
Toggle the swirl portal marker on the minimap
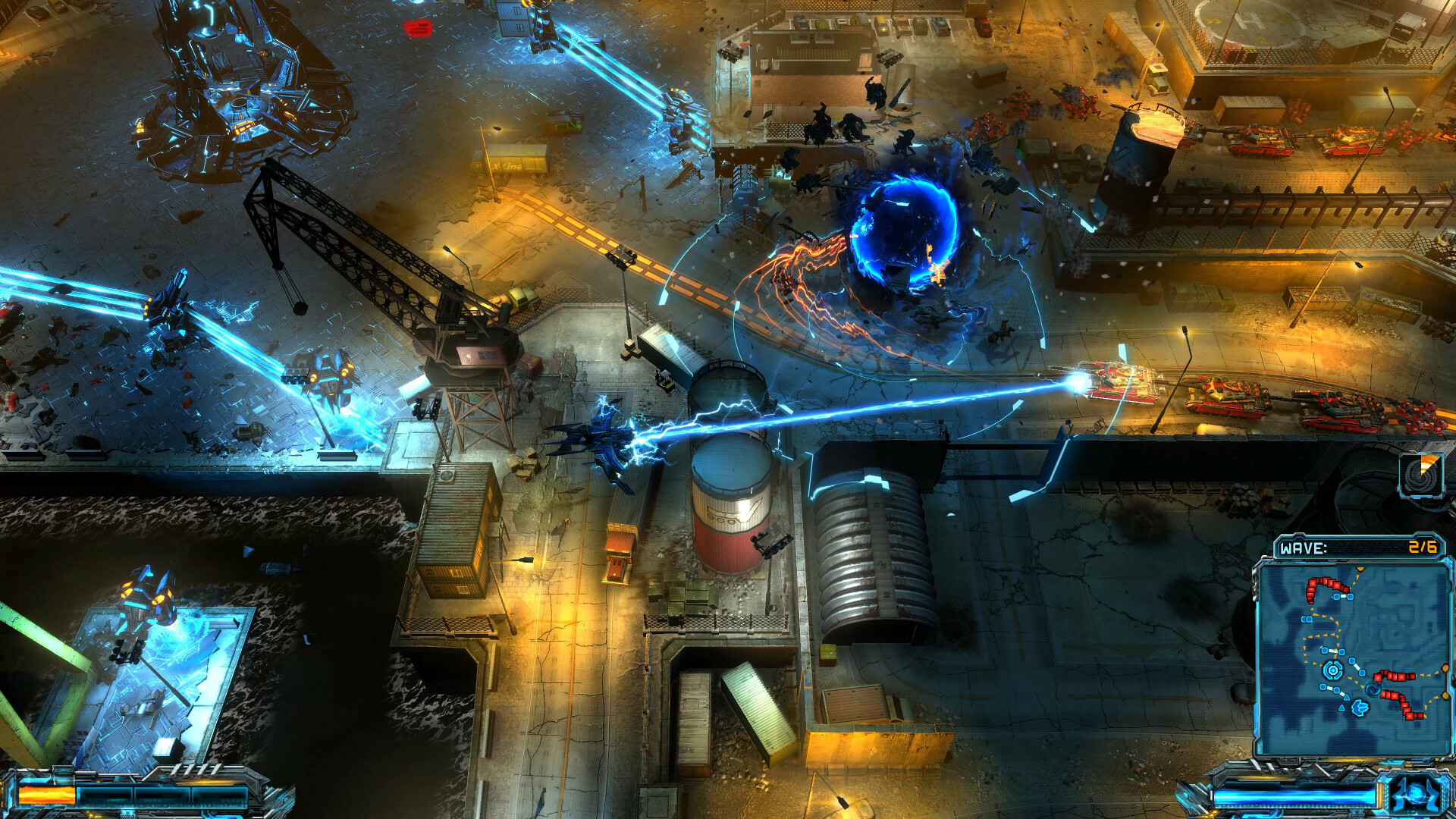1373,689
